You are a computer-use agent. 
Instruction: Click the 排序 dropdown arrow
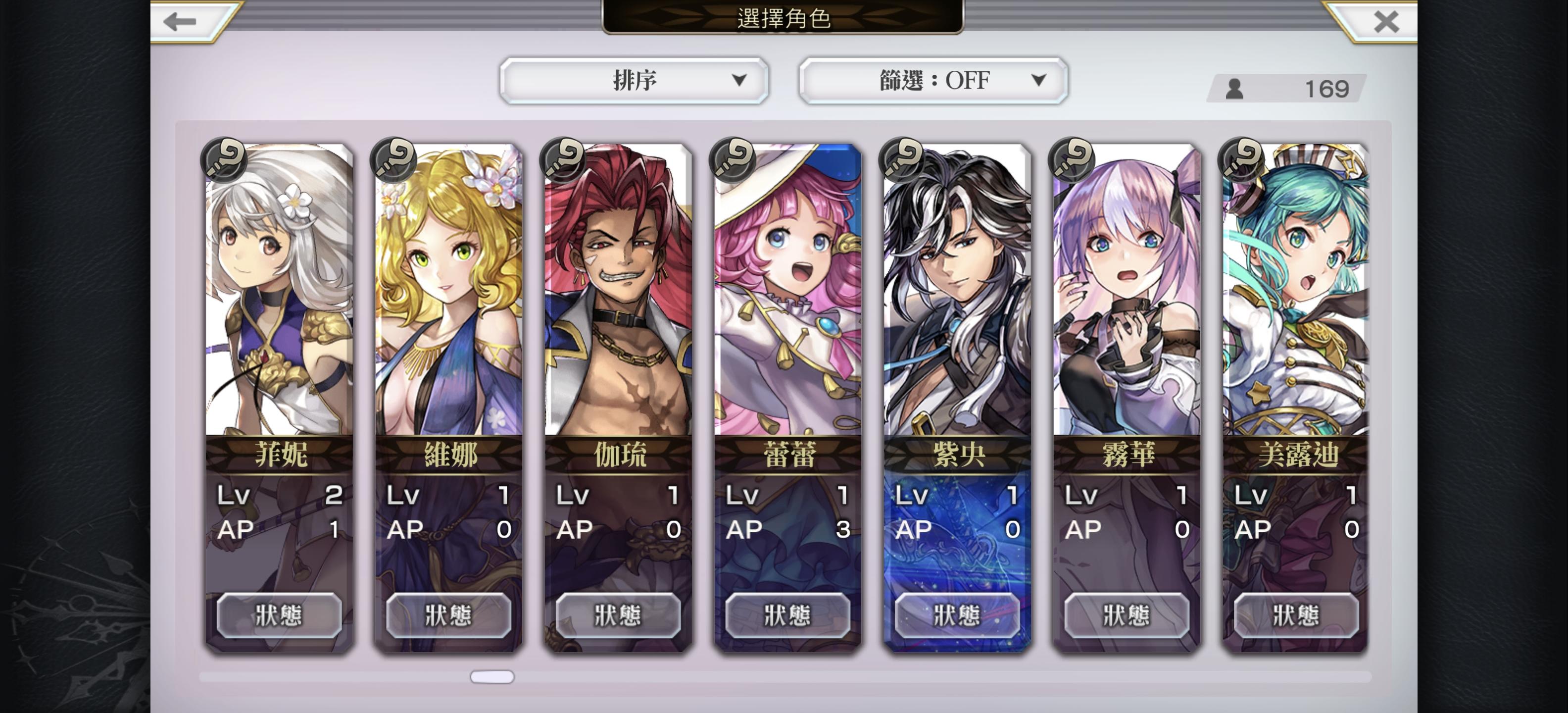pyautogui.click(x=740, y=80)
